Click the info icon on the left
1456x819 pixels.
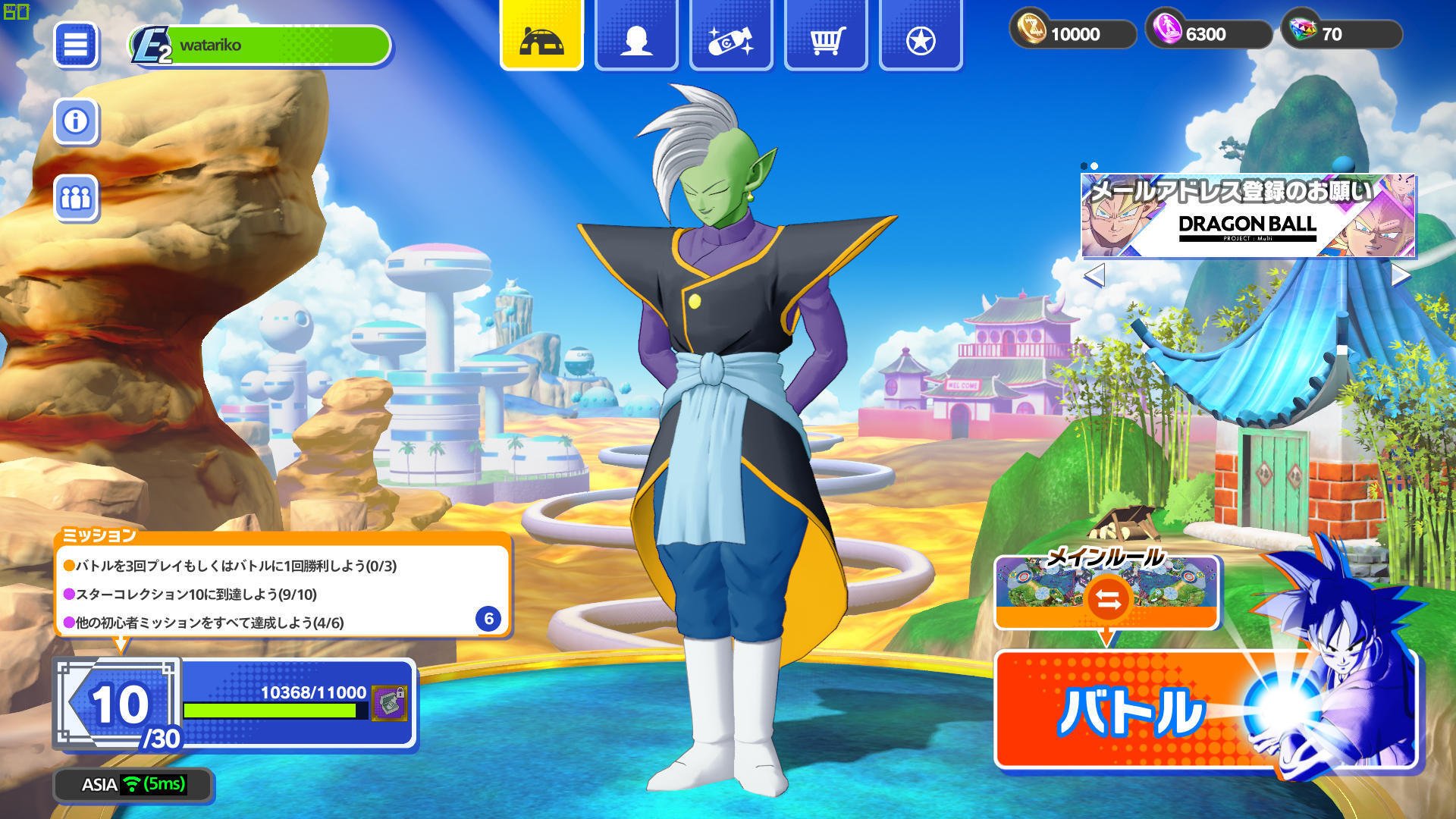coord(76,120)
